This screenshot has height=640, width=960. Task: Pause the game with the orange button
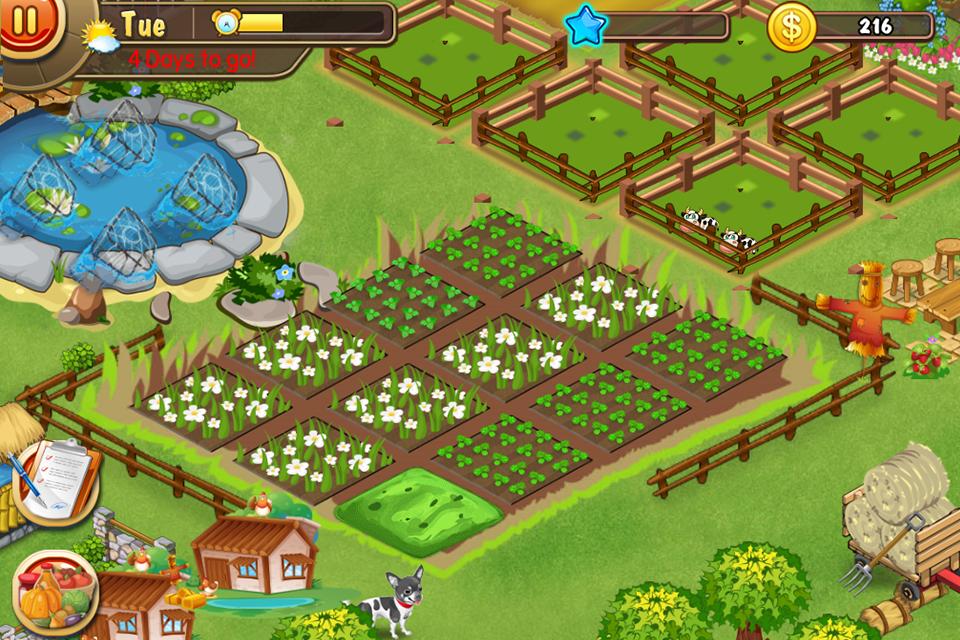[22, 22]
